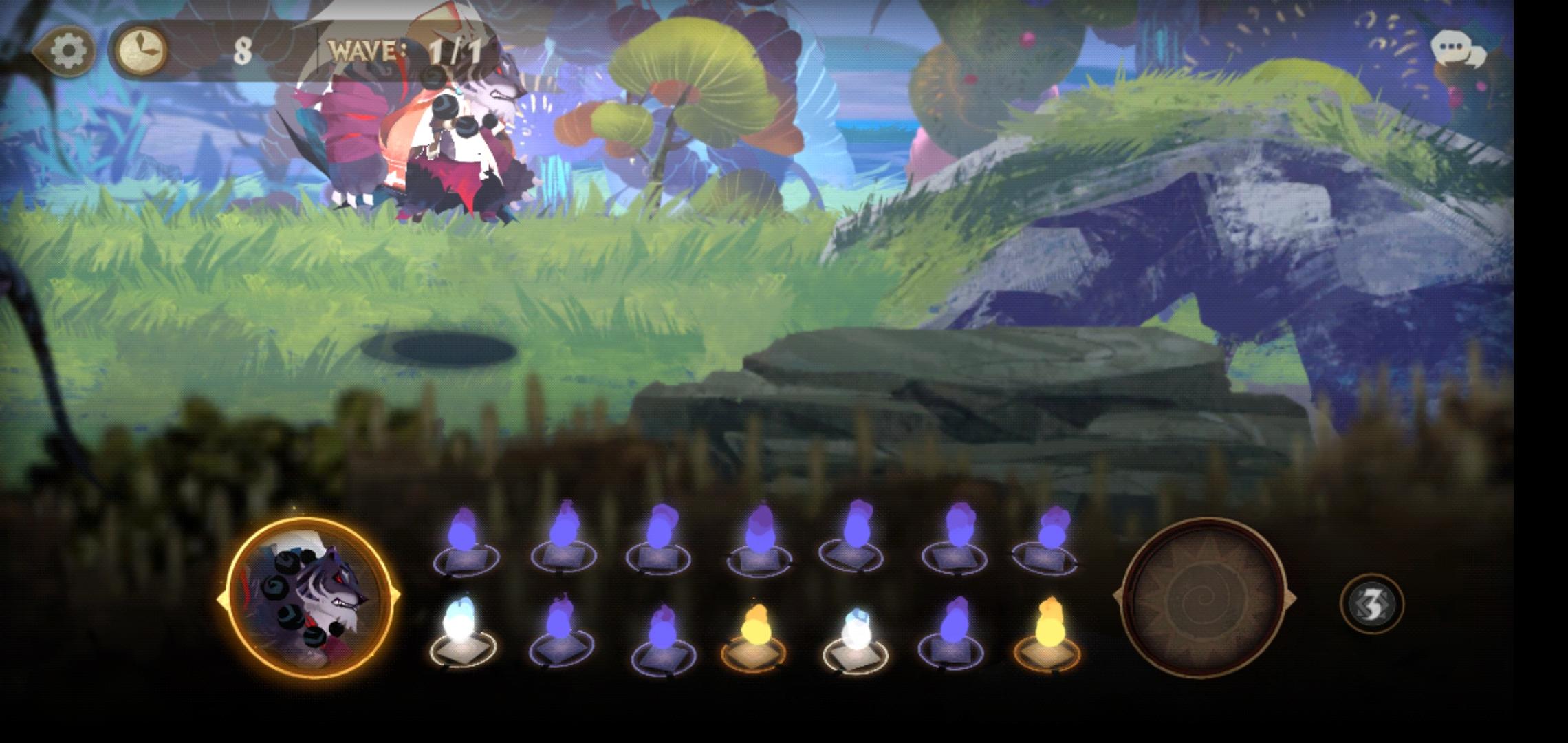Expand the eye-shaped settings panel
The image size is (1568, 743).
pyautogui.click(x=67, y=50)
